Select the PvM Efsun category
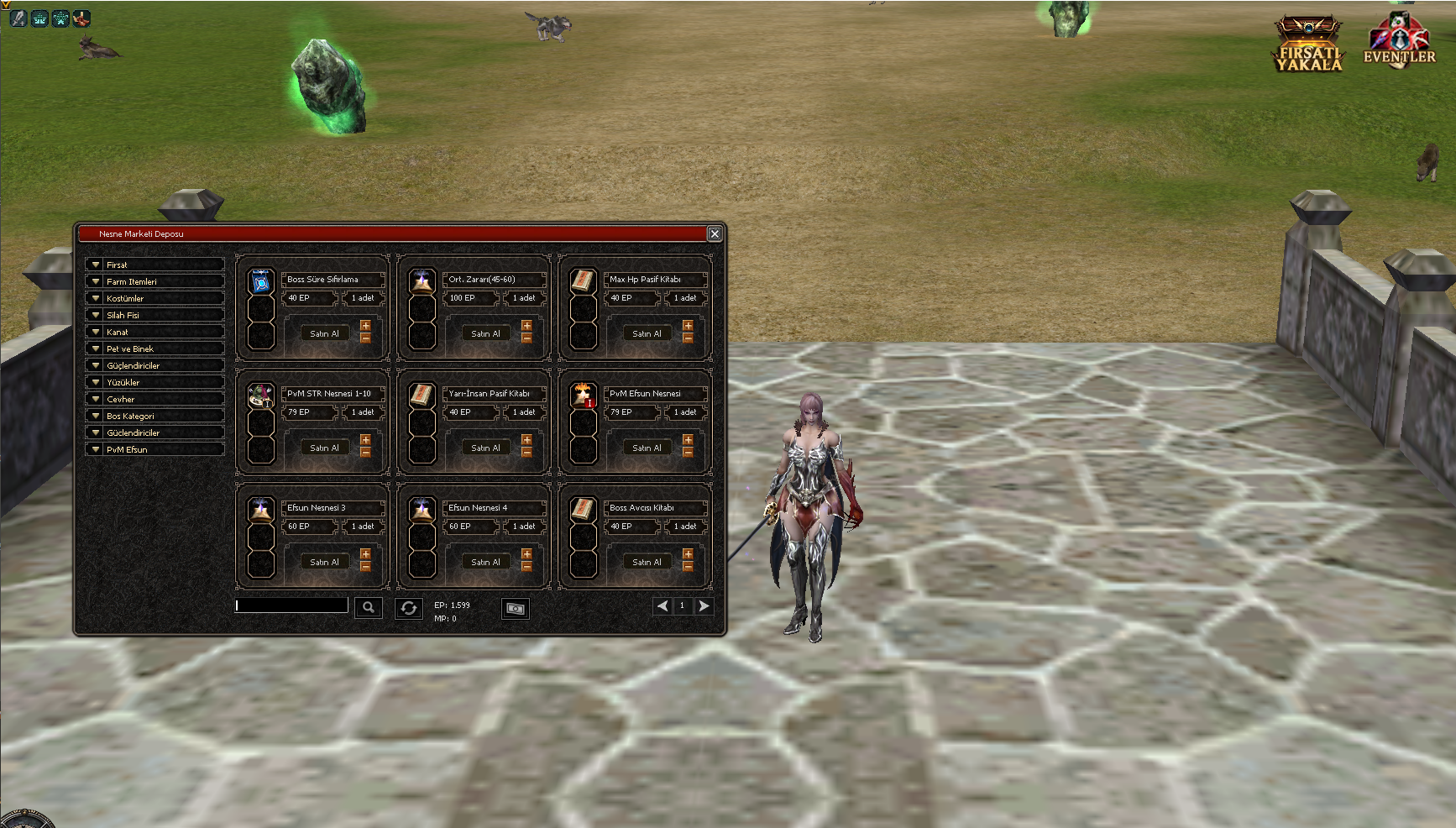 click(x=155, y=449)
